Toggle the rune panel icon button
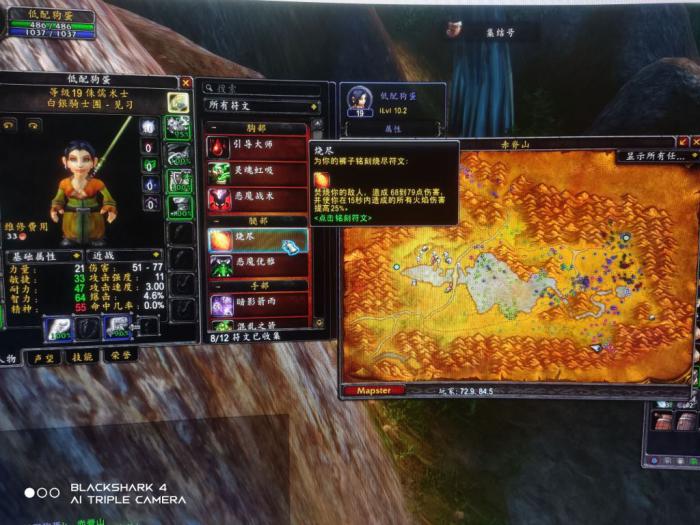The image size is (700, 525). tap(178, 102)
